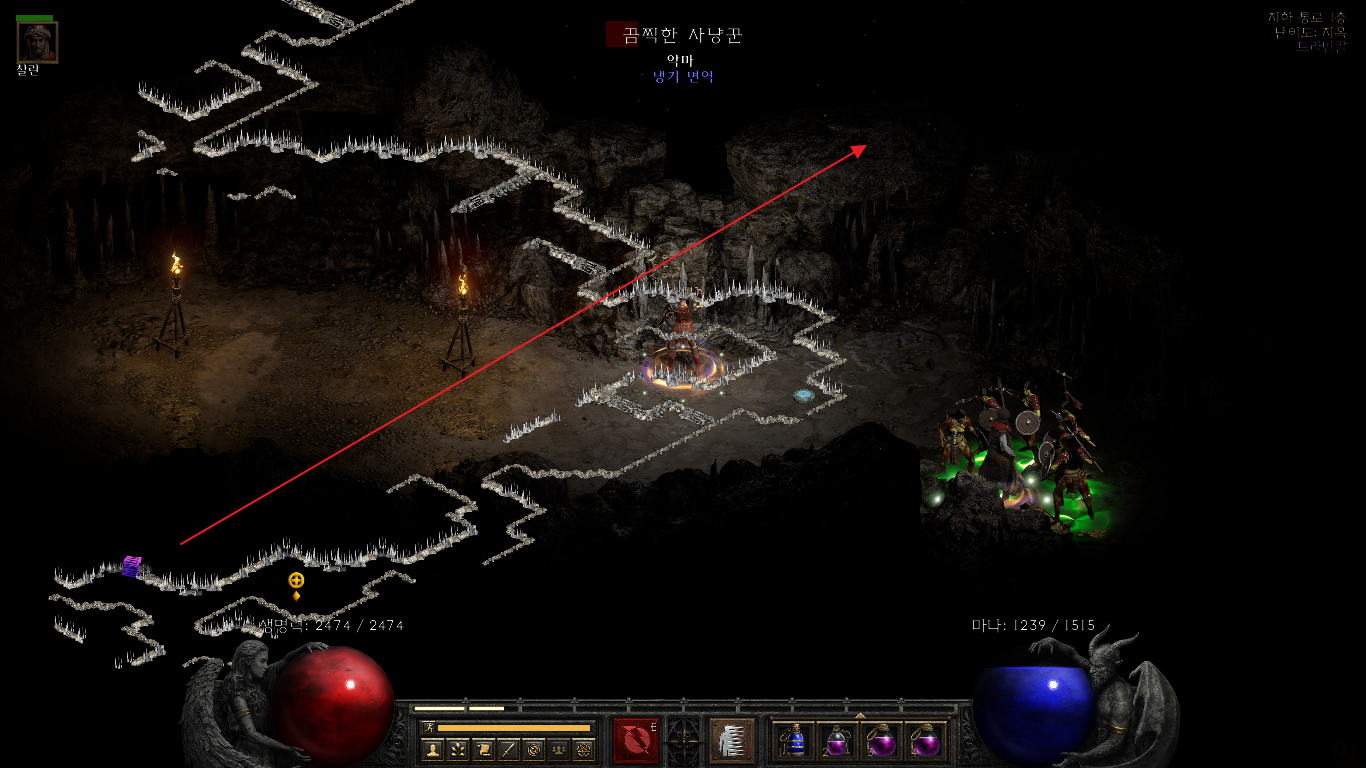Use the purple potion in belt slot 2
Viewport: 1366px width, 768px height.
click(837, 741)
